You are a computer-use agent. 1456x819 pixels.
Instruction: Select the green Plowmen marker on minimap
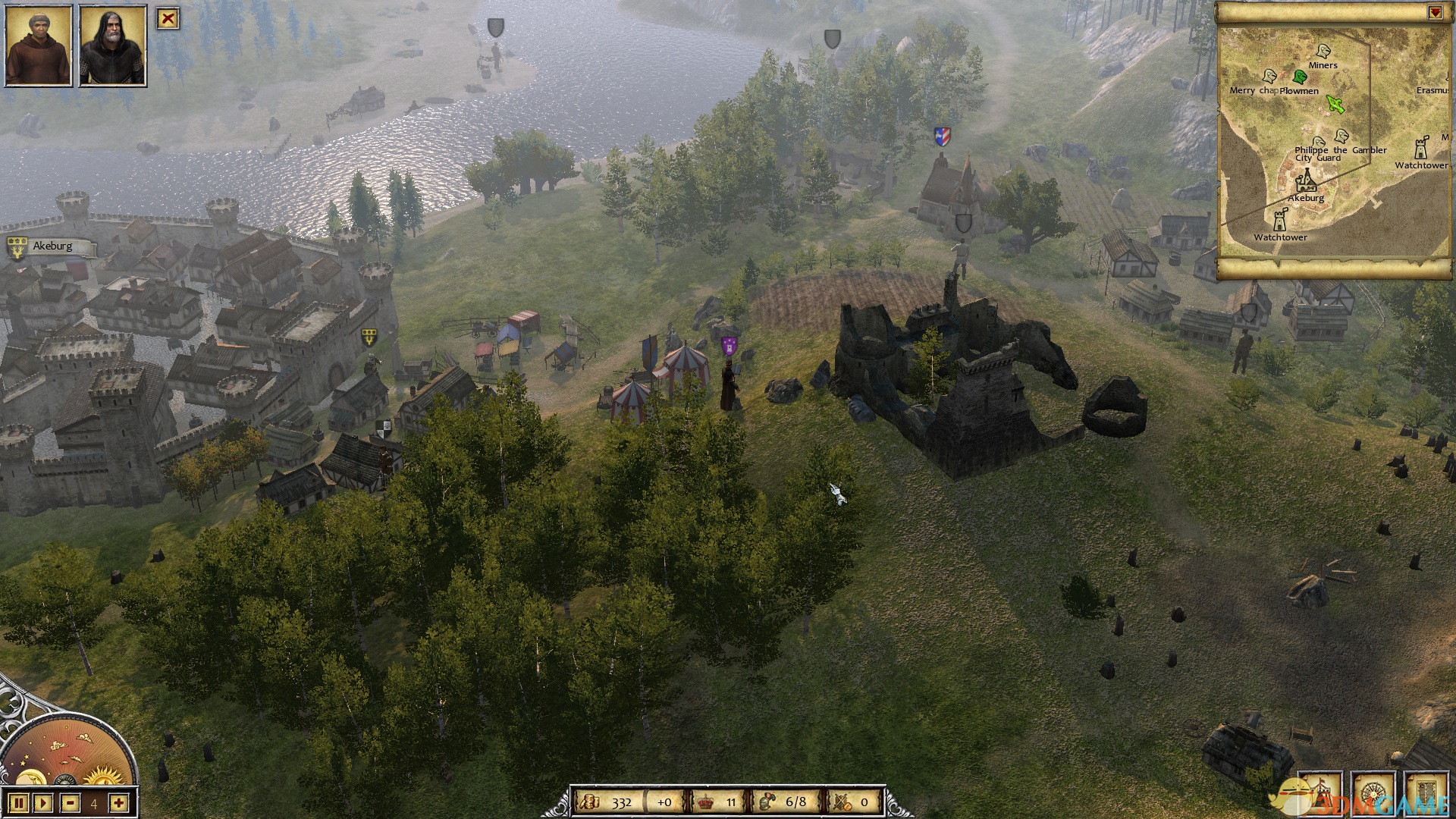pyautogui.click(x=1300, y=77)
